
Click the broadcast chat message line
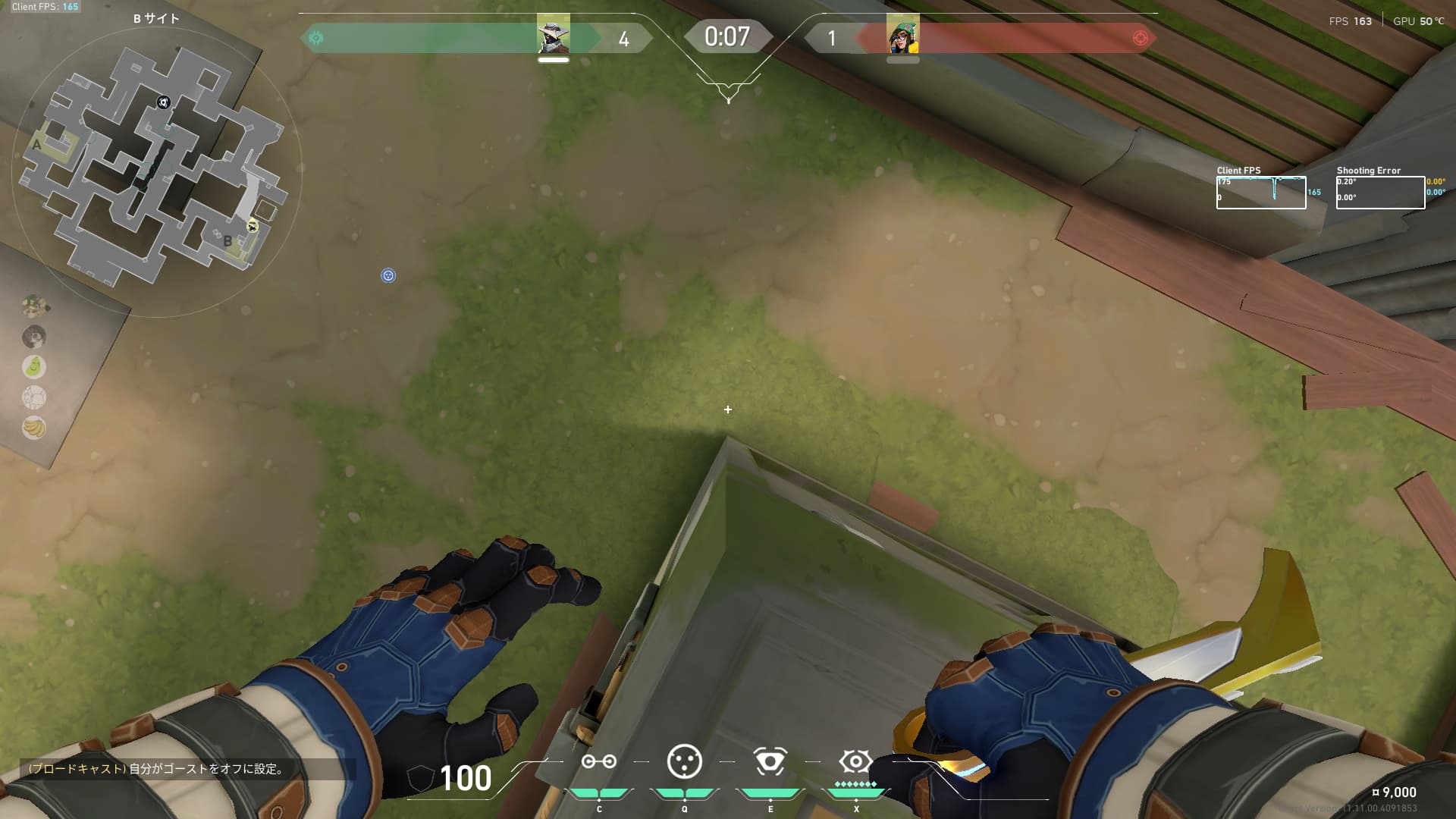click(157, 769)
